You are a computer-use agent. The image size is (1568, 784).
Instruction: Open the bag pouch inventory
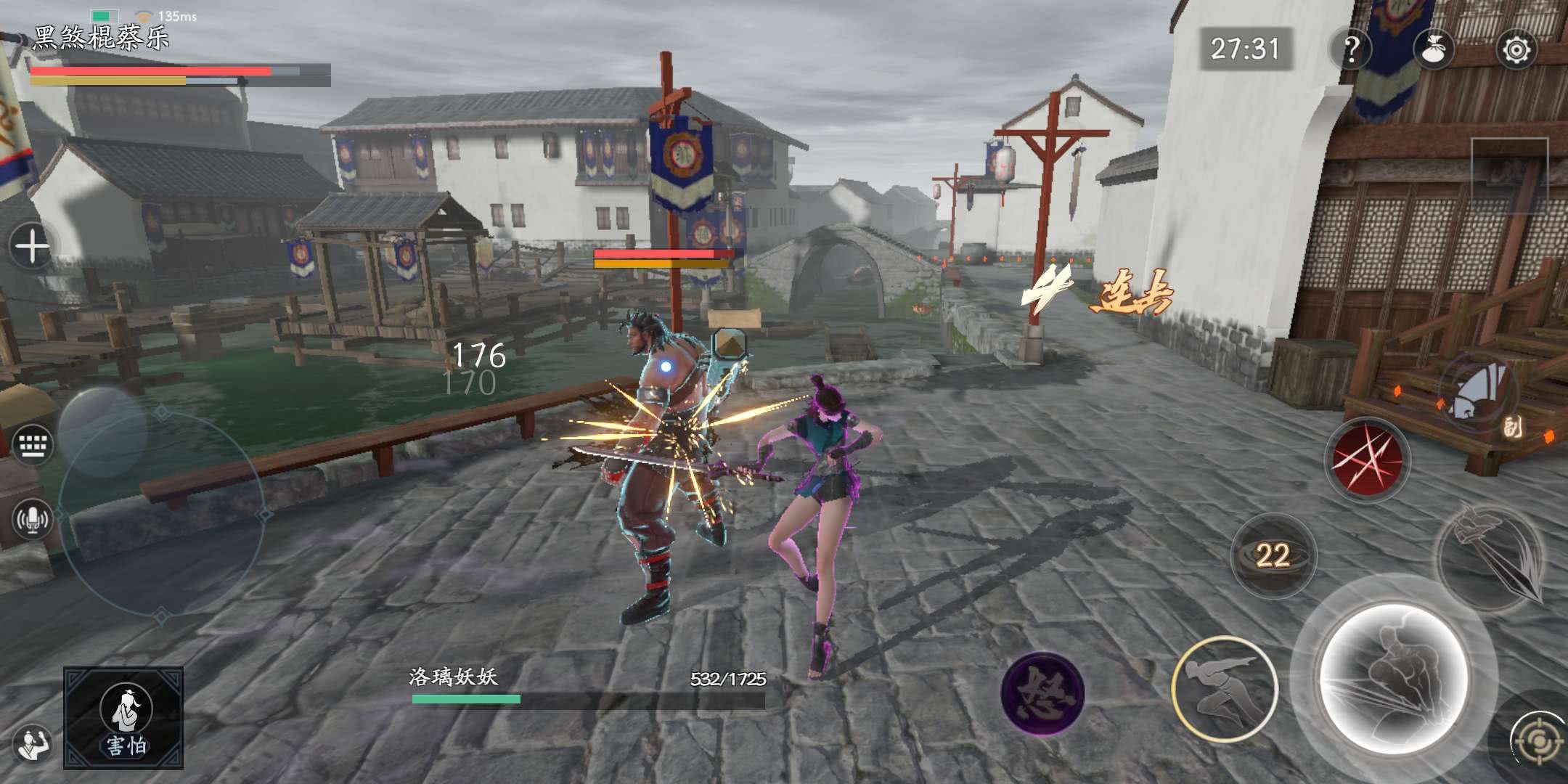(x=1434, y=49)
